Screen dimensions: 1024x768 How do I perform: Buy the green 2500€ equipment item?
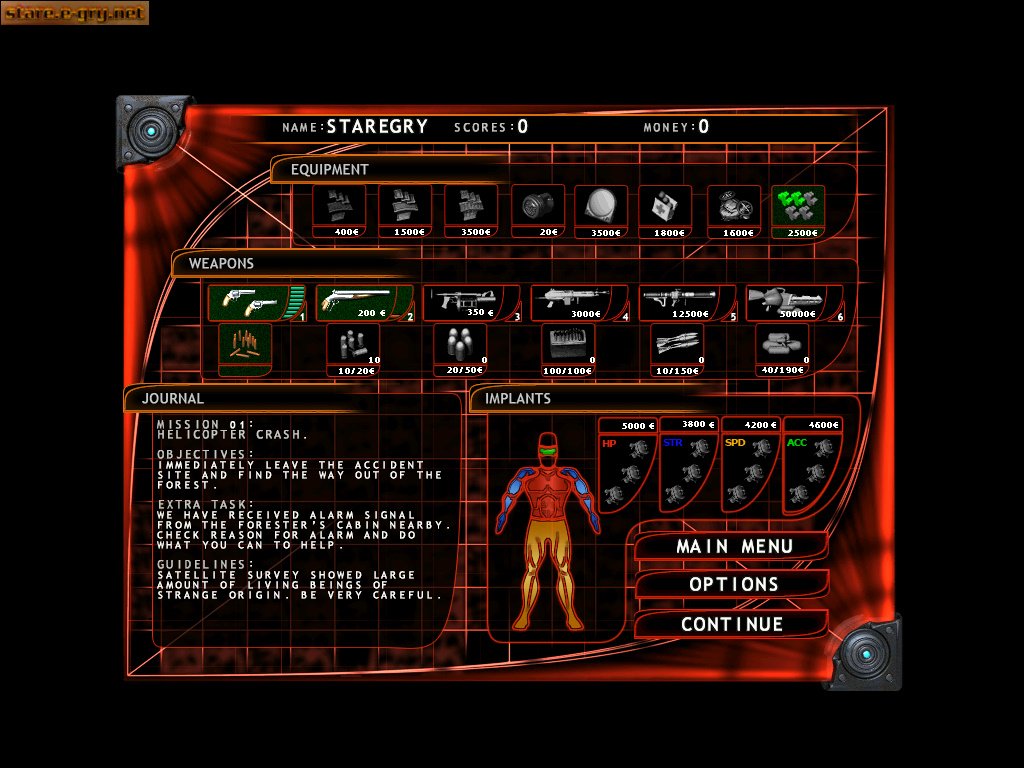pyautogui.click(x=797, y=211)
